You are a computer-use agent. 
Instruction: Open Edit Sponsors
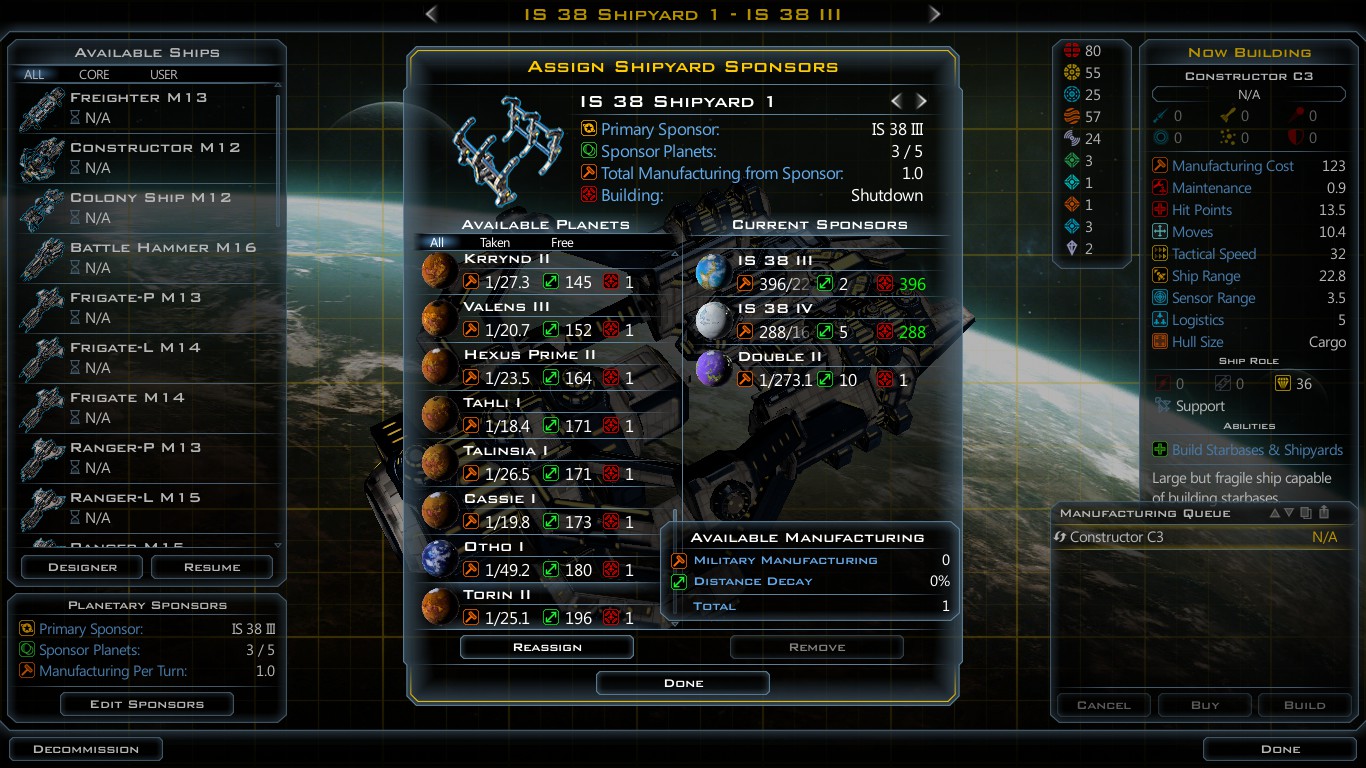coord(147,704)
